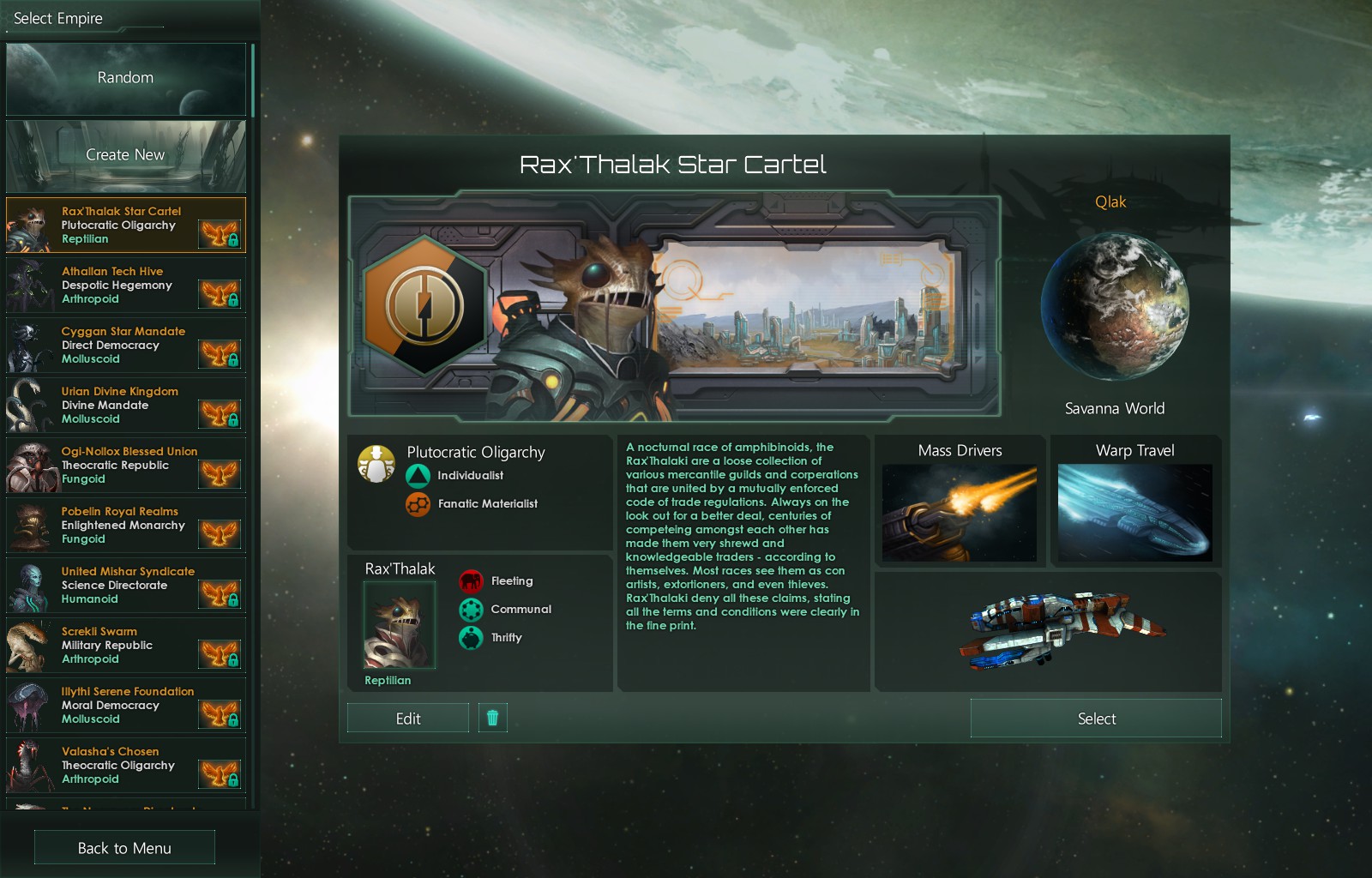
Task: Pick the Illythi Serene Foundation empire
Action: tap(125, 706)
